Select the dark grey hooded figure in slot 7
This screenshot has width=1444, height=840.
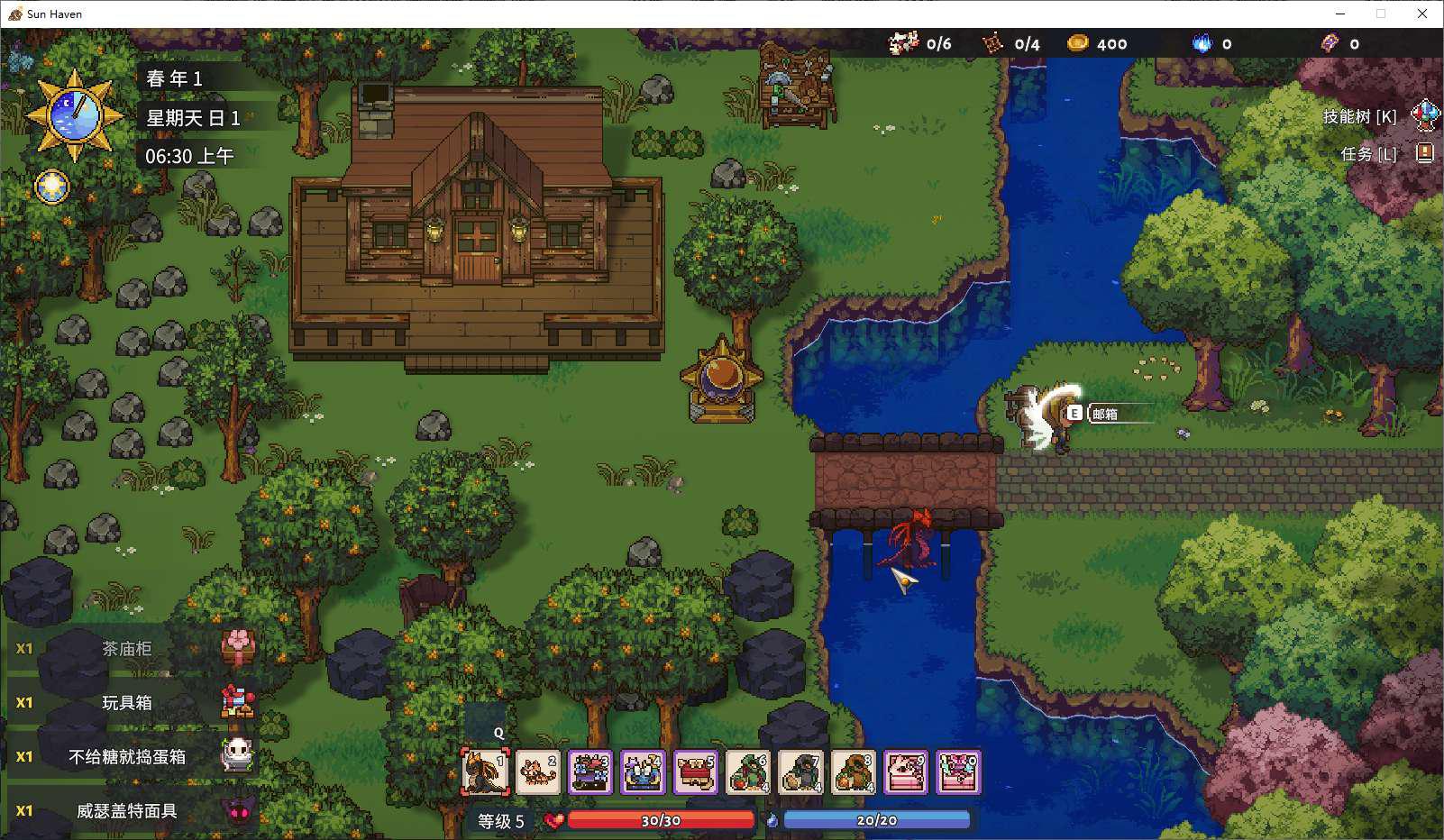click(x=800, y=772)
